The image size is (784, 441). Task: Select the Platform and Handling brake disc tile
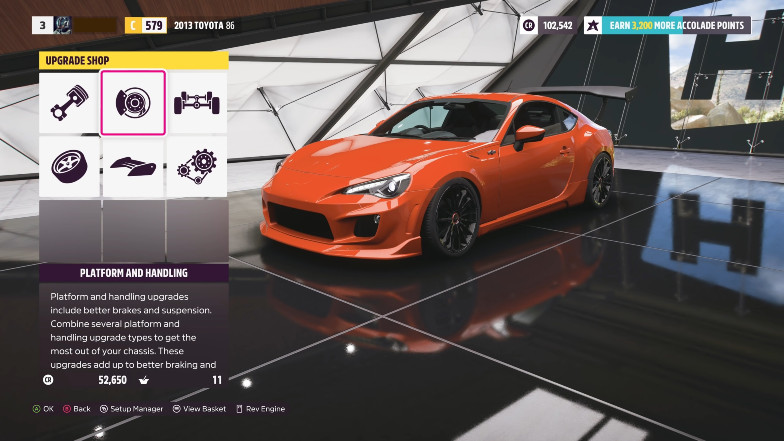coord(132,102)
